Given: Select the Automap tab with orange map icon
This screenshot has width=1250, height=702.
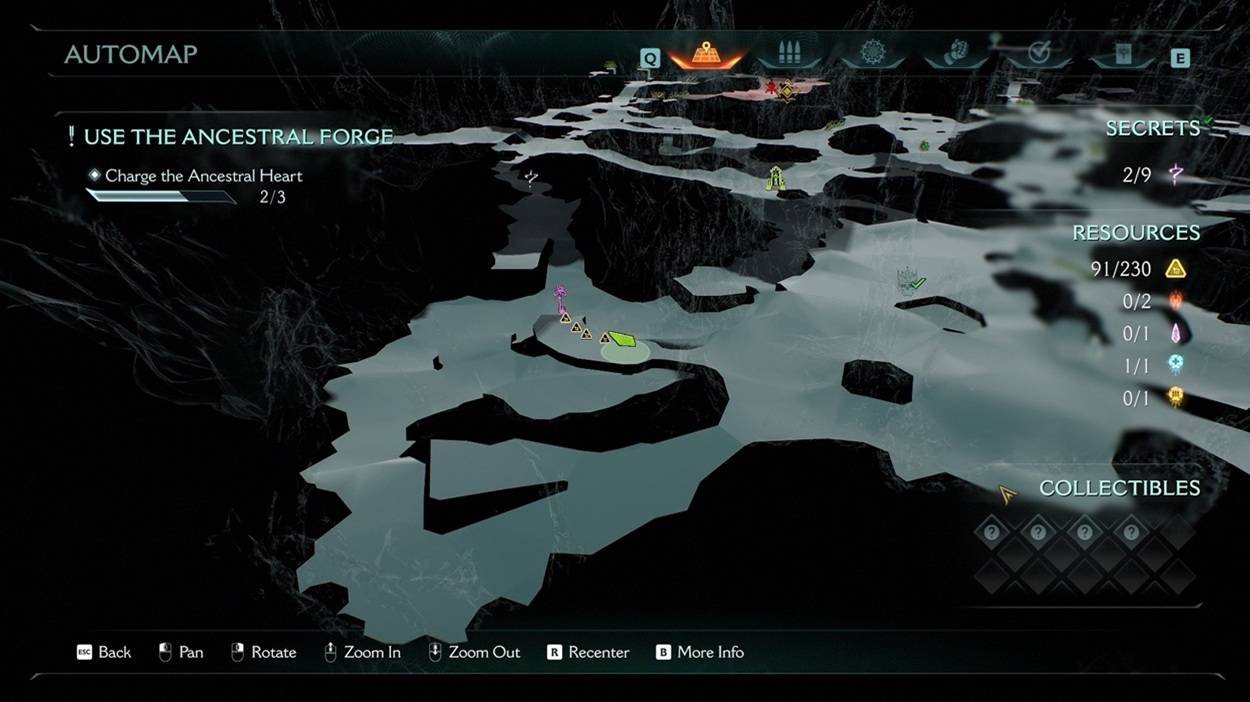Looking at the screenshot, I should click(x=706, y=55).
